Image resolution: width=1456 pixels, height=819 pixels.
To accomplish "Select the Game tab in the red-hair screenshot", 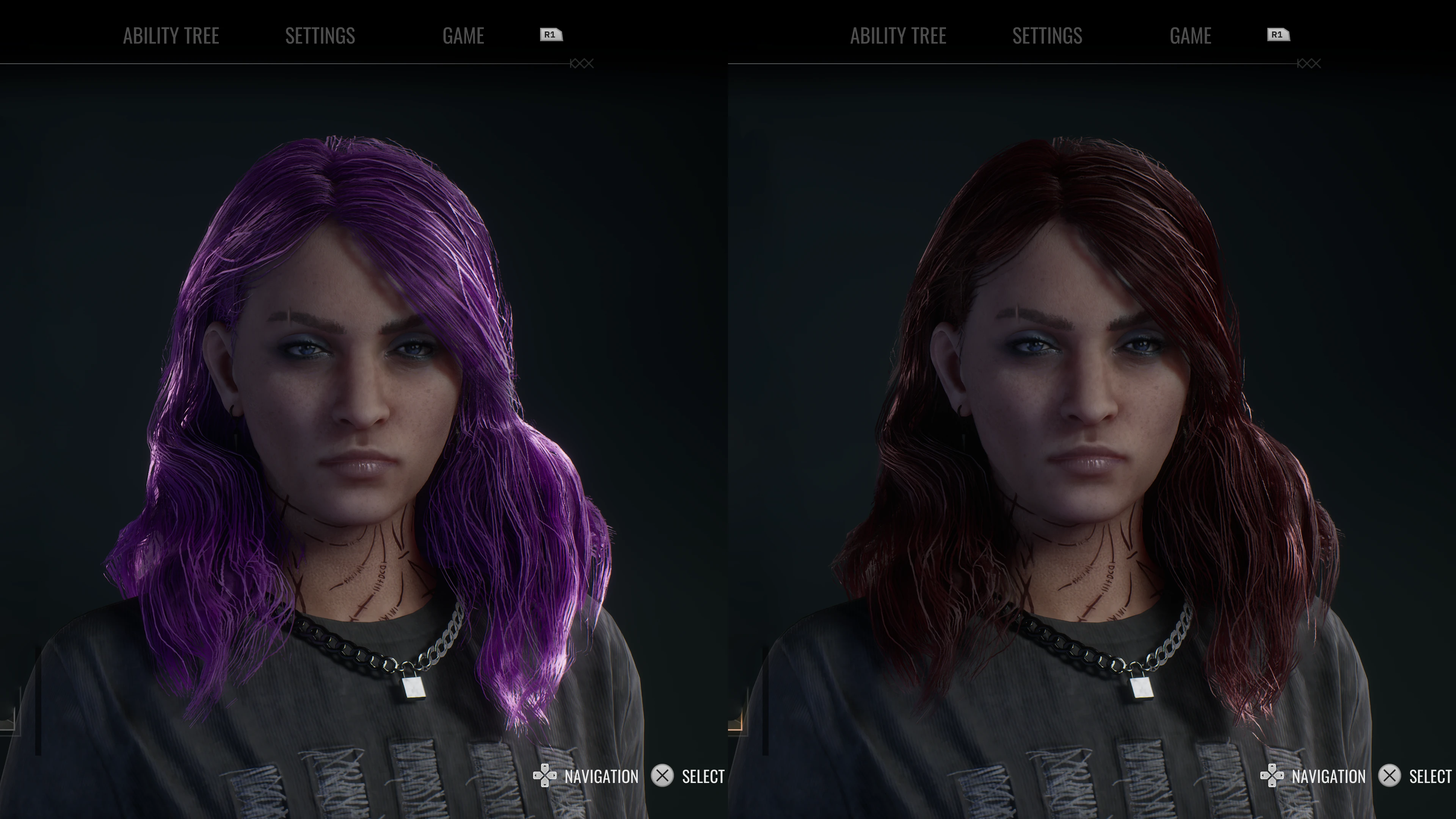I will point(1190,36).
